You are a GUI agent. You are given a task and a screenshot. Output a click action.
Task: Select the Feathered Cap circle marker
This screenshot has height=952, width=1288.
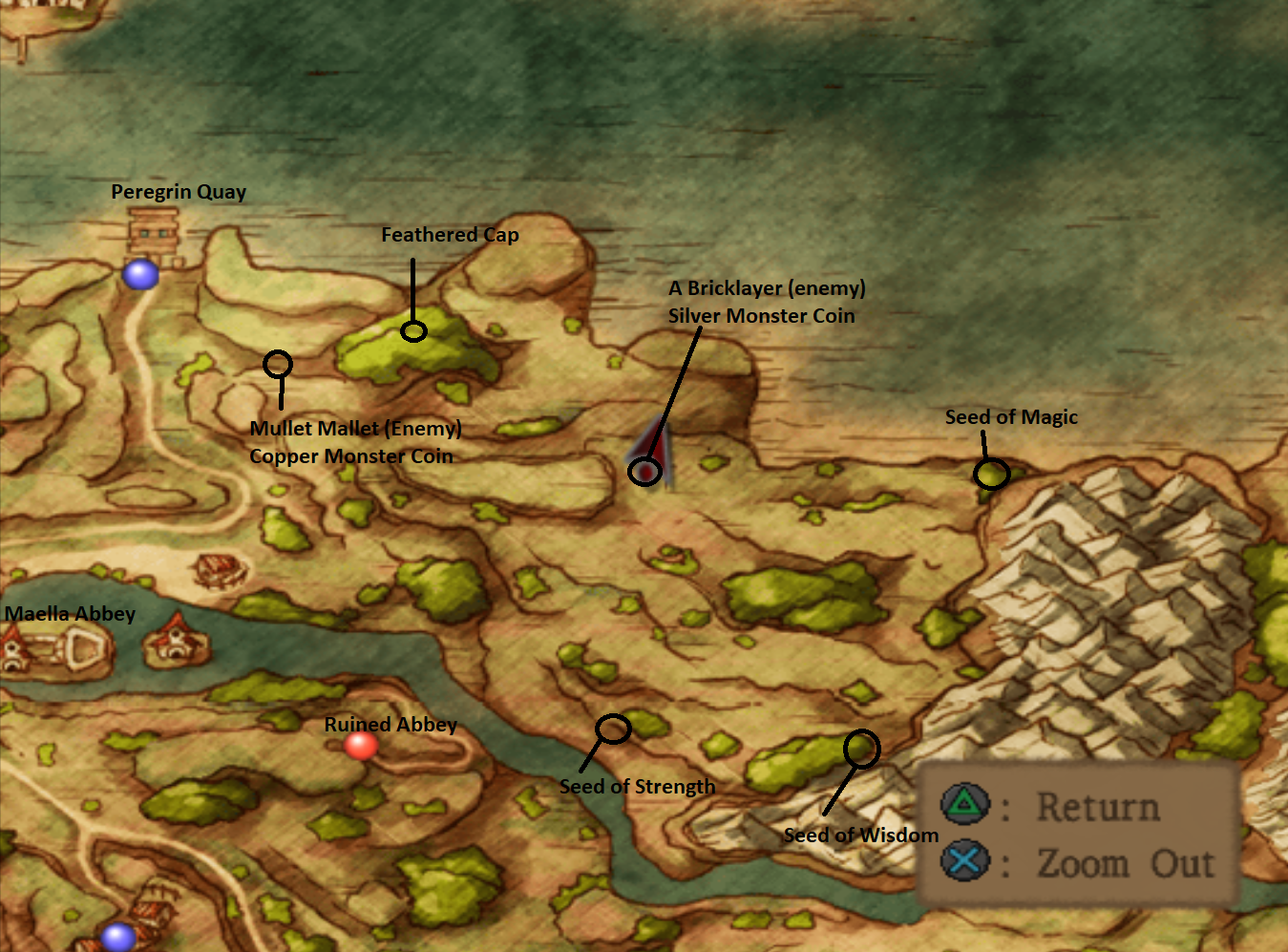click(413, 332)
